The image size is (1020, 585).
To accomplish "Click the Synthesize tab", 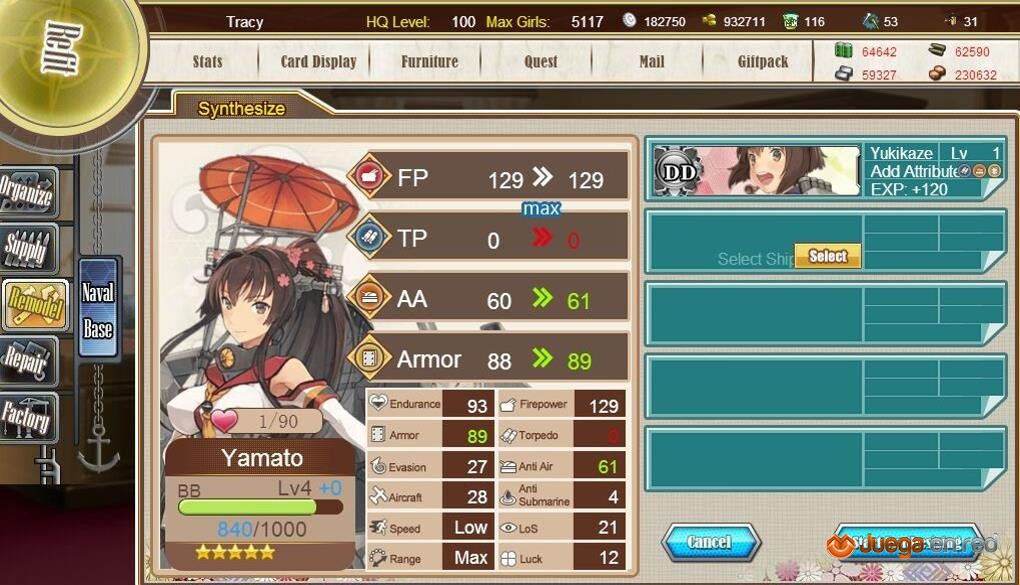I will (242, 109).
